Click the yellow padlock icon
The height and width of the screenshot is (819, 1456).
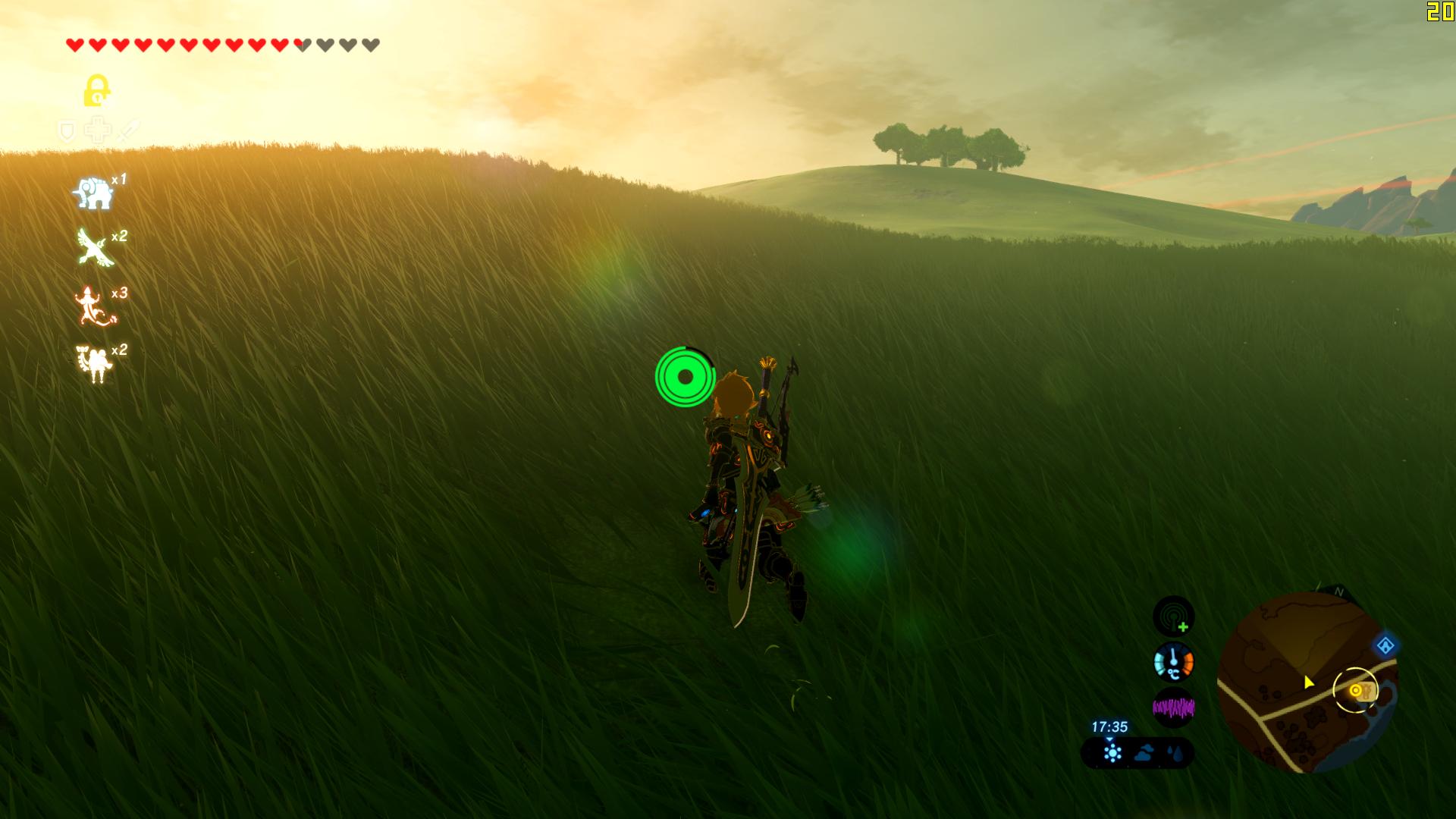[x=96, y=91]
